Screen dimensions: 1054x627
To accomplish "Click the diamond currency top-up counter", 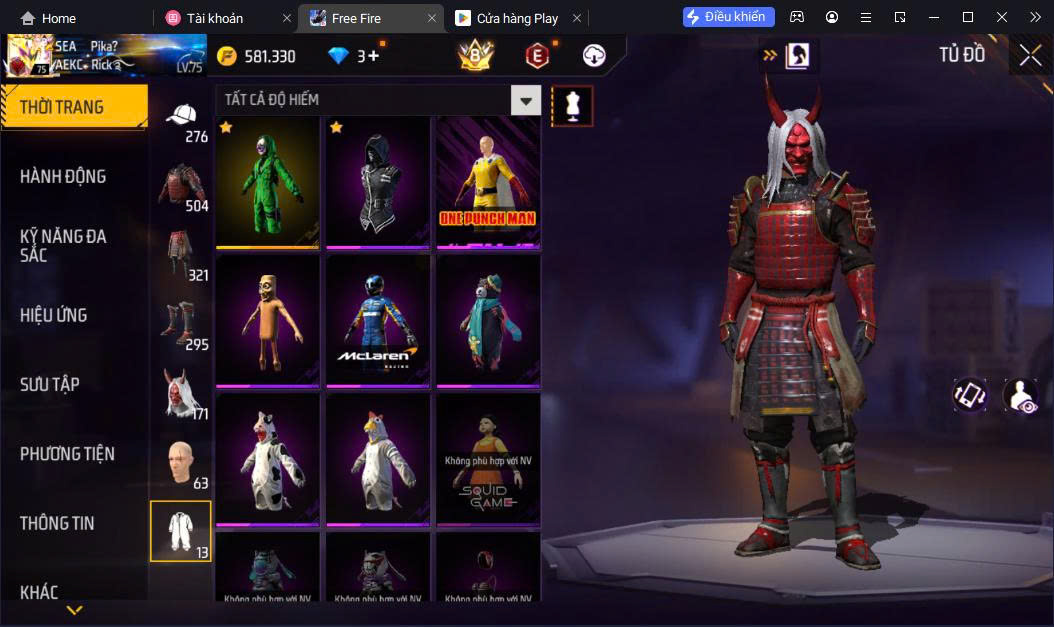I will [357, 56].
